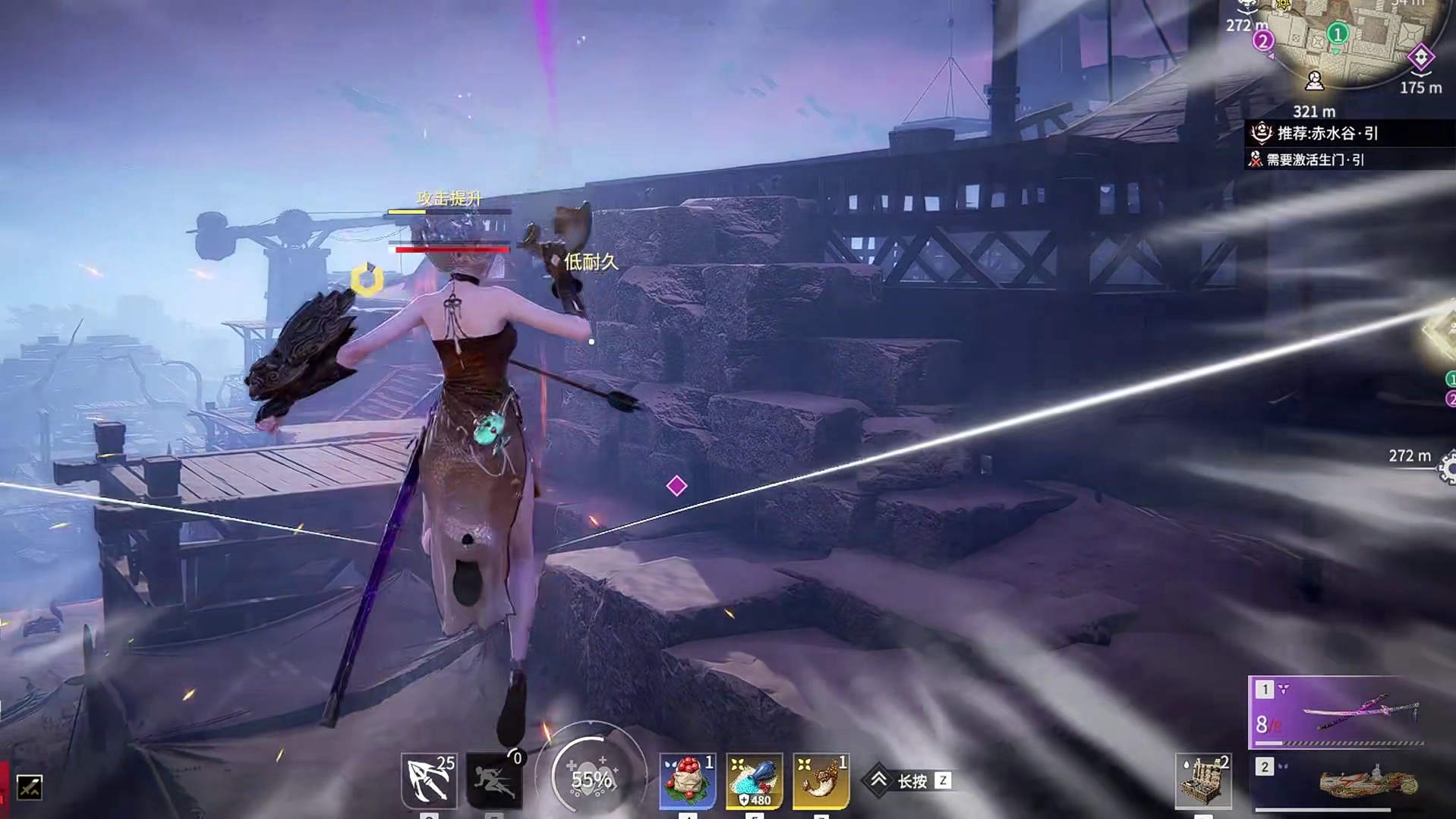Select the purple diamond marker at 175 m
The height and width of the screenshot is (819, 1456).
1420,57
